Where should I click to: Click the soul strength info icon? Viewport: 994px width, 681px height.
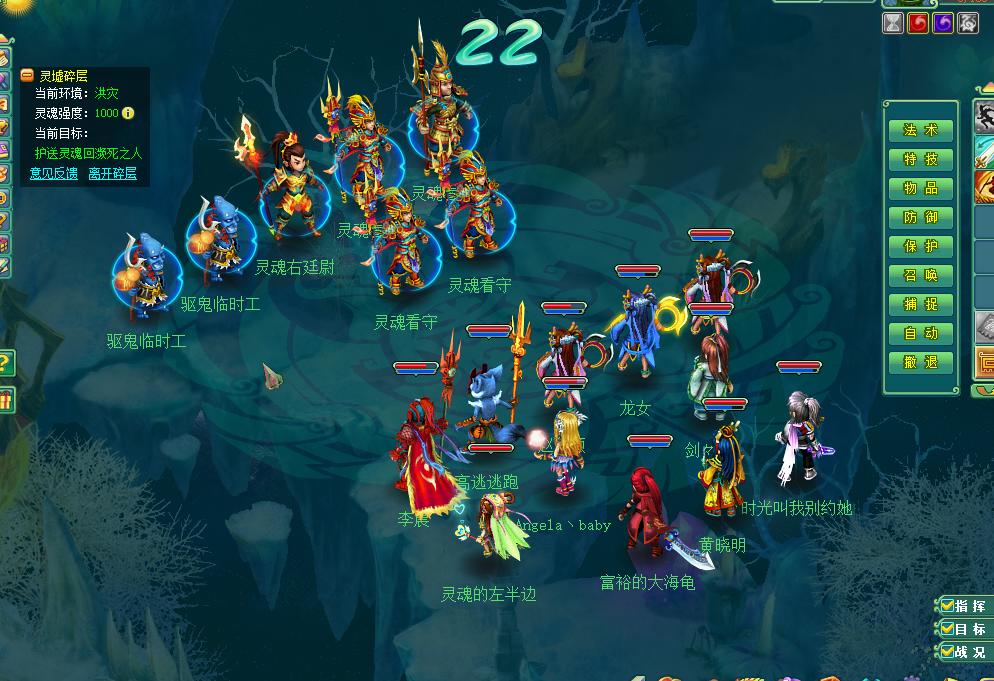(x=128, y=113)
